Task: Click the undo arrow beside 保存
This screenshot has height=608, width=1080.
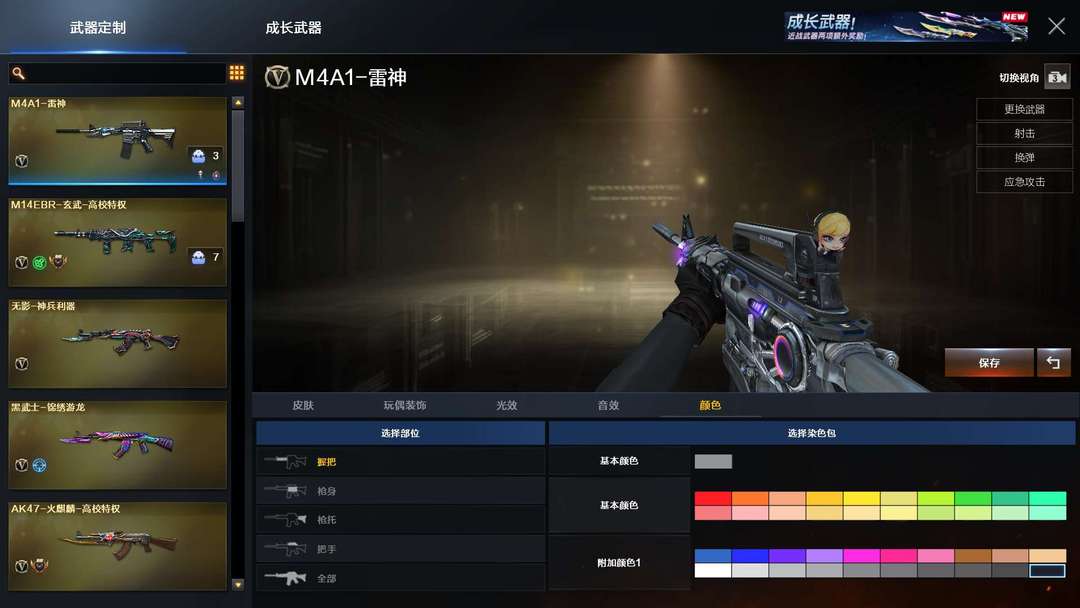Action: (x=1053, y=362)
